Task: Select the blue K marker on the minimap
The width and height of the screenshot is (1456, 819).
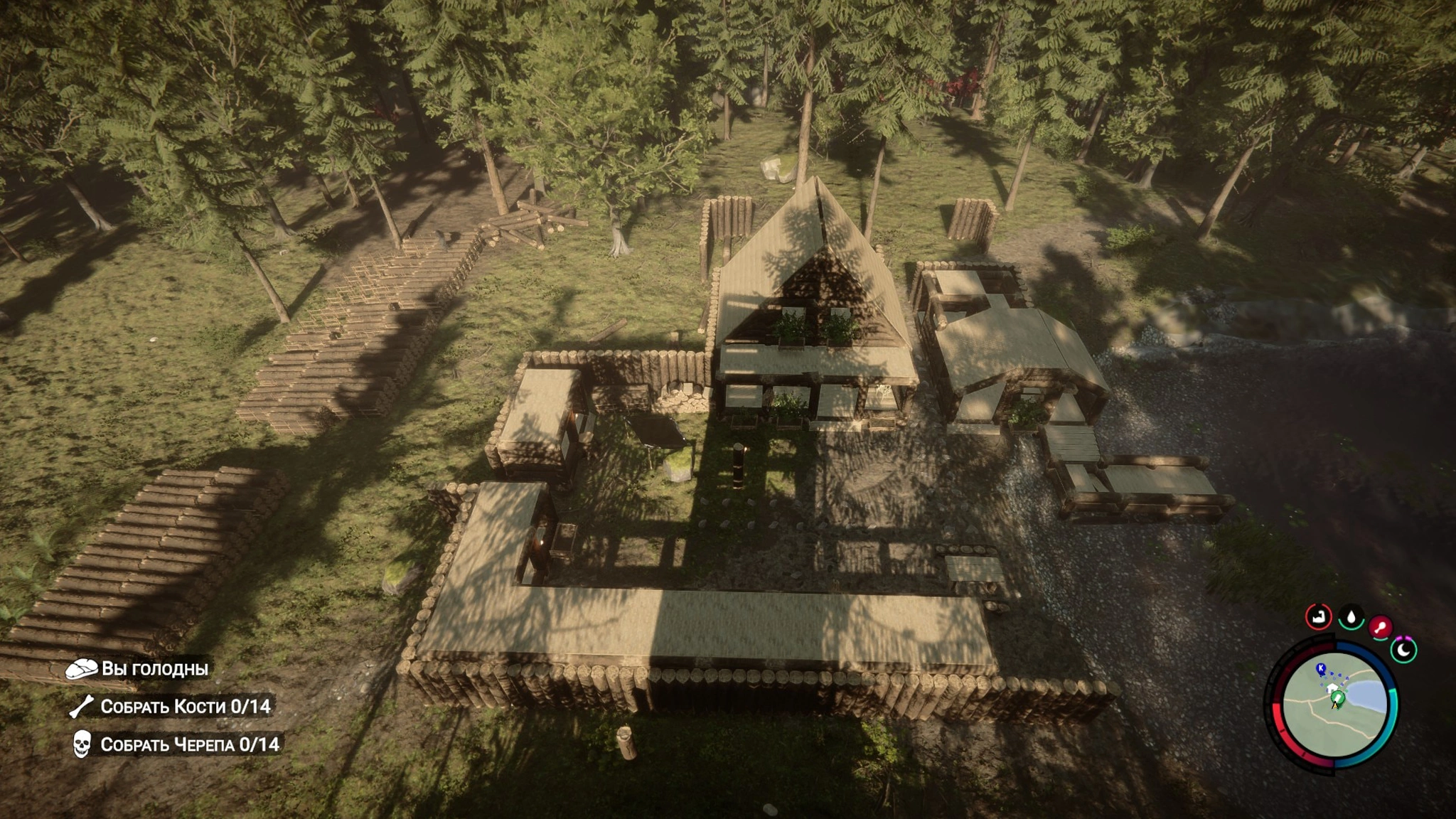Action: [x=1321, y=668]
